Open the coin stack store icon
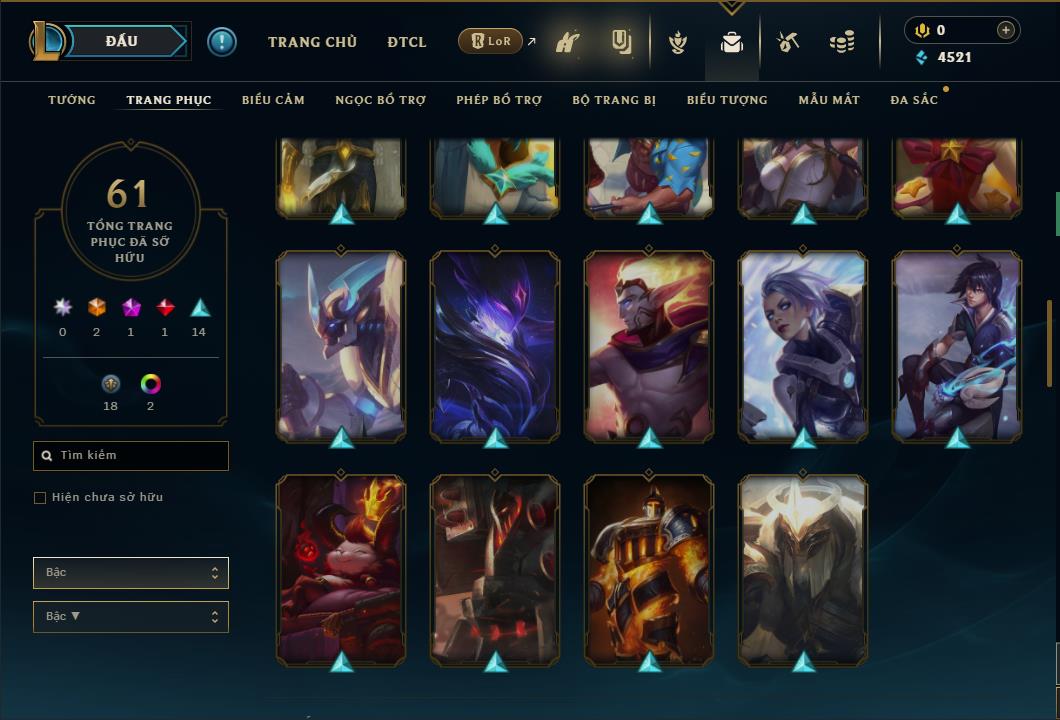The width and height of the screenshot is (1060, 720). coord(842,42)
